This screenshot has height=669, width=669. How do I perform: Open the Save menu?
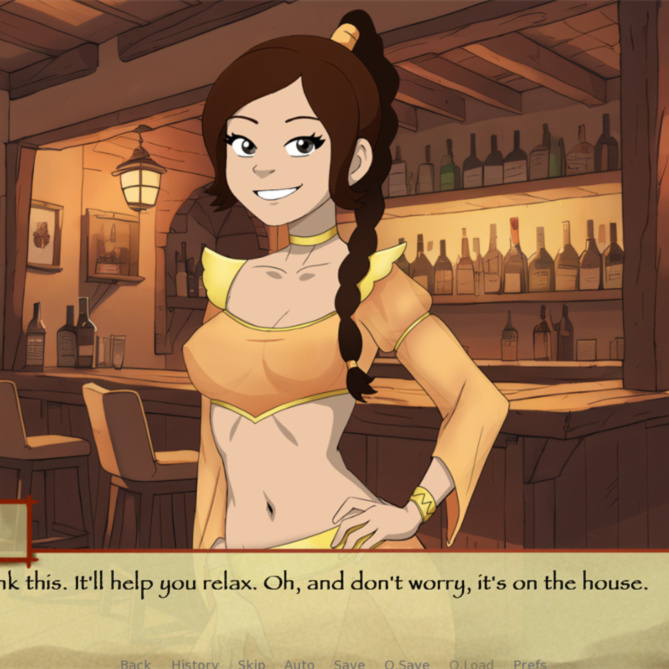349,663
